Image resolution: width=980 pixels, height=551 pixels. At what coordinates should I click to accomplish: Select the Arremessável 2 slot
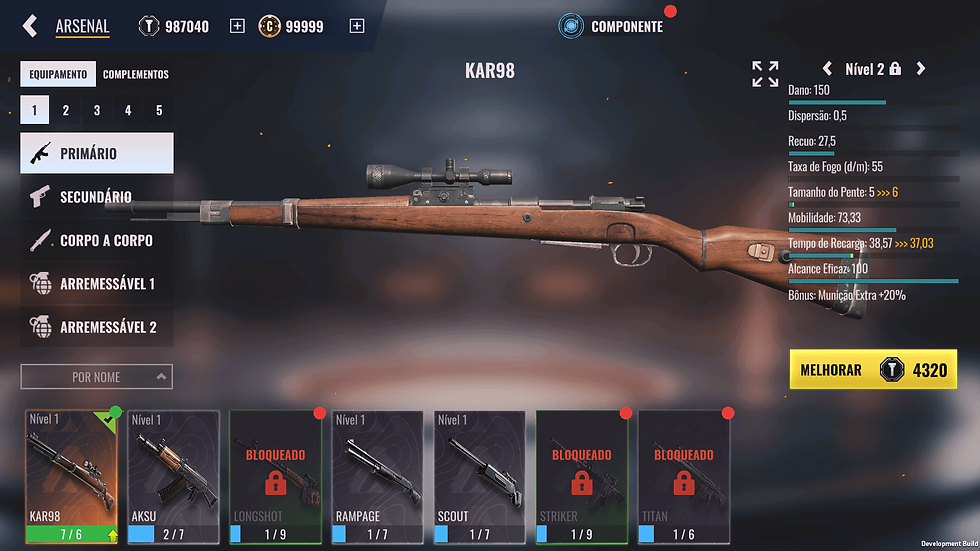[x=97, y=327]
